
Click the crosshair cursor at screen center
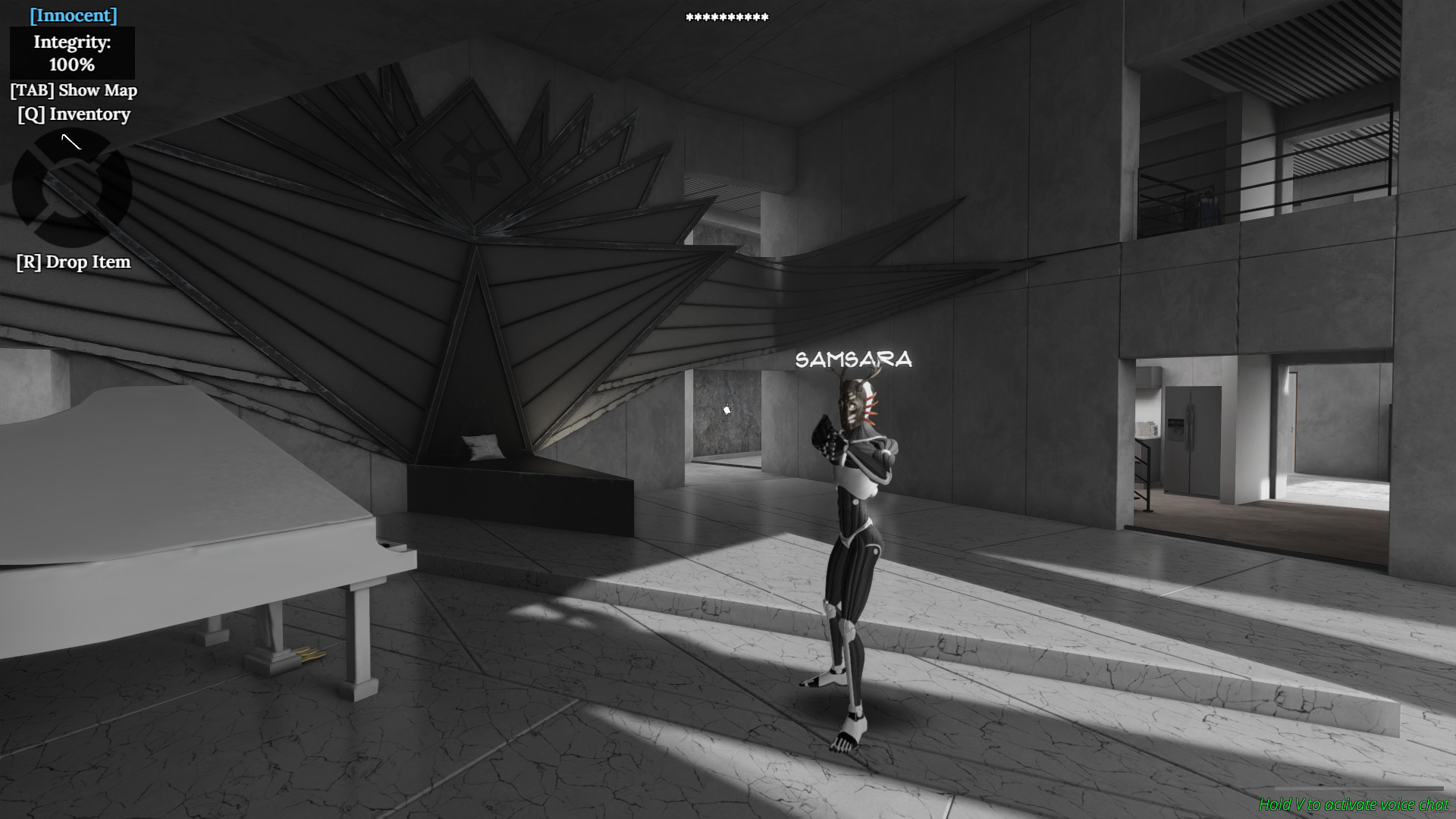point(726,409)
